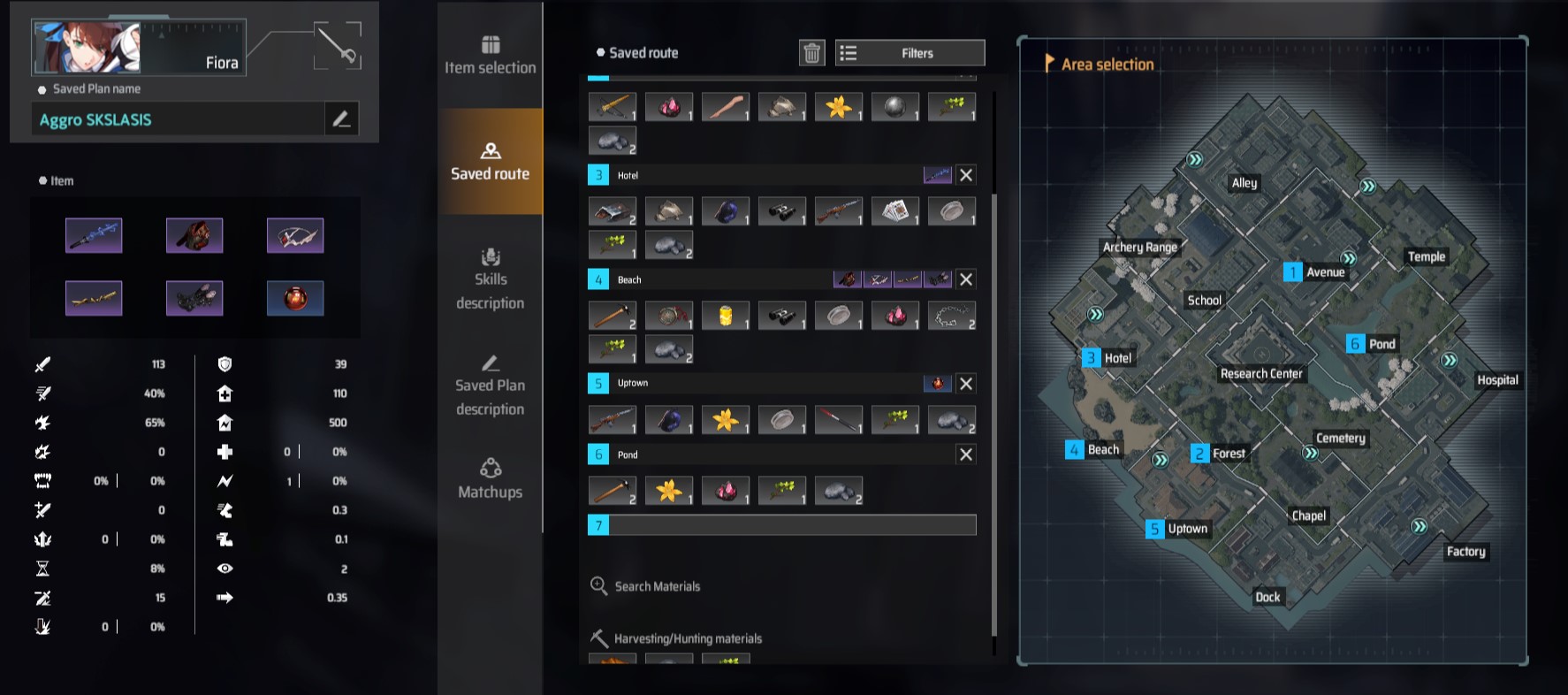Choose the Factory area on the map
Viewport: 1568px width, 695px height.
coord(1465,552)
